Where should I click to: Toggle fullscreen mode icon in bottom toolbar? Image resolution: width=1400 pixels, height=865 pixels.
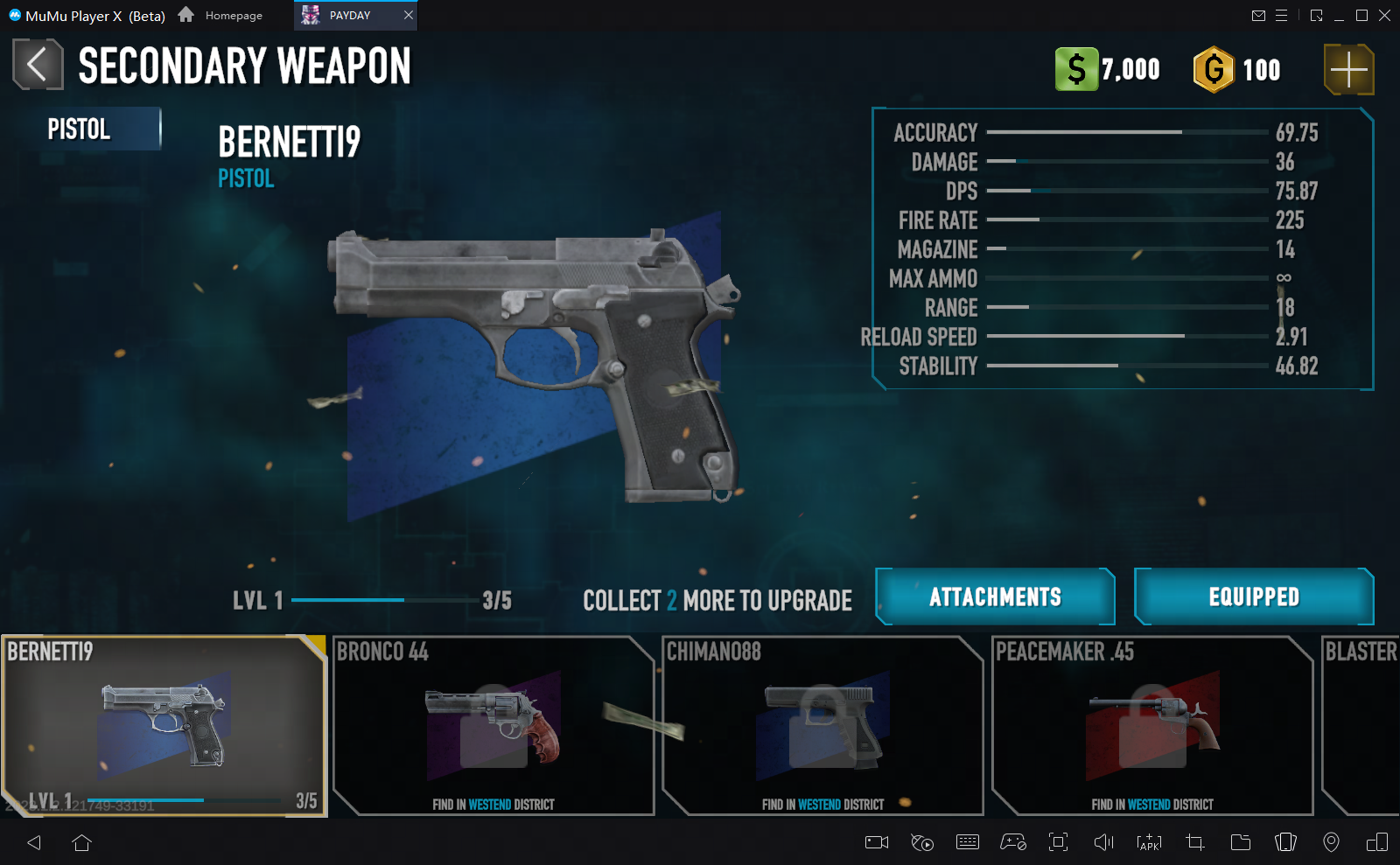tap(1059, 842)
